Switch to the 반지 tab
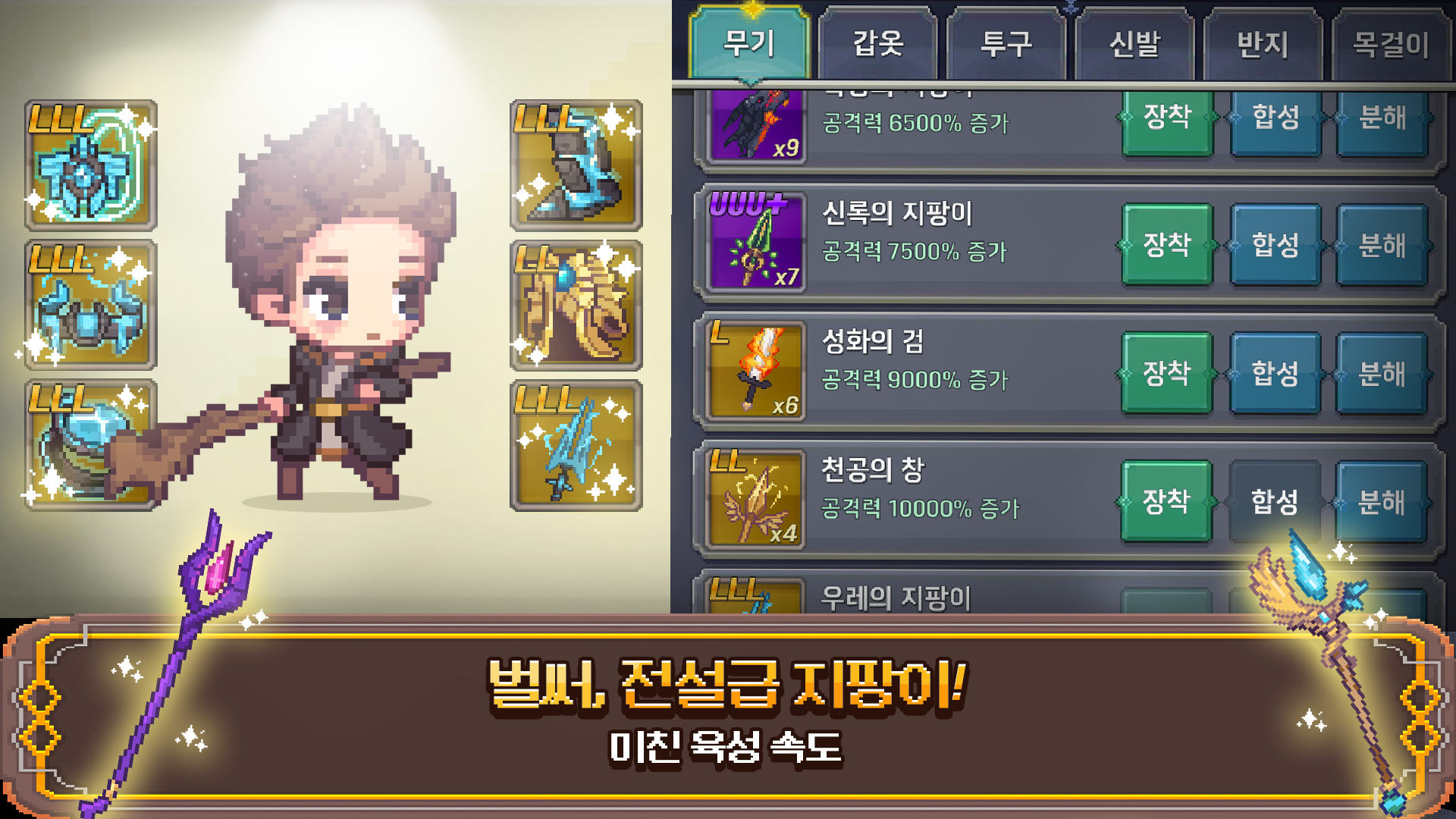The width and height of the screenshot is (1456, 819). click(1261, 43)
